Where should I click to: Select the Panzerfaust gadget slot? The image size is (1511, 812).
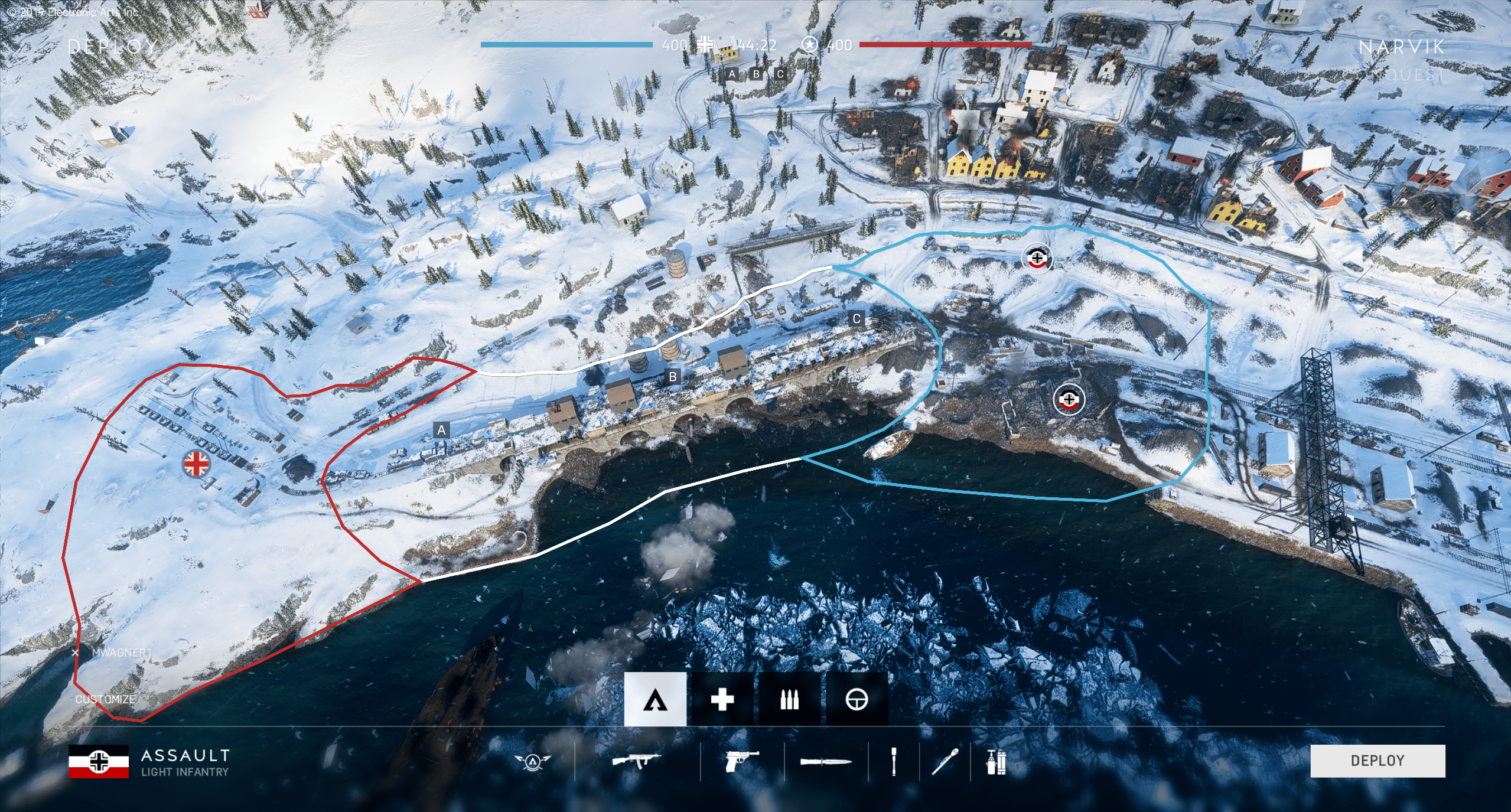945,761
